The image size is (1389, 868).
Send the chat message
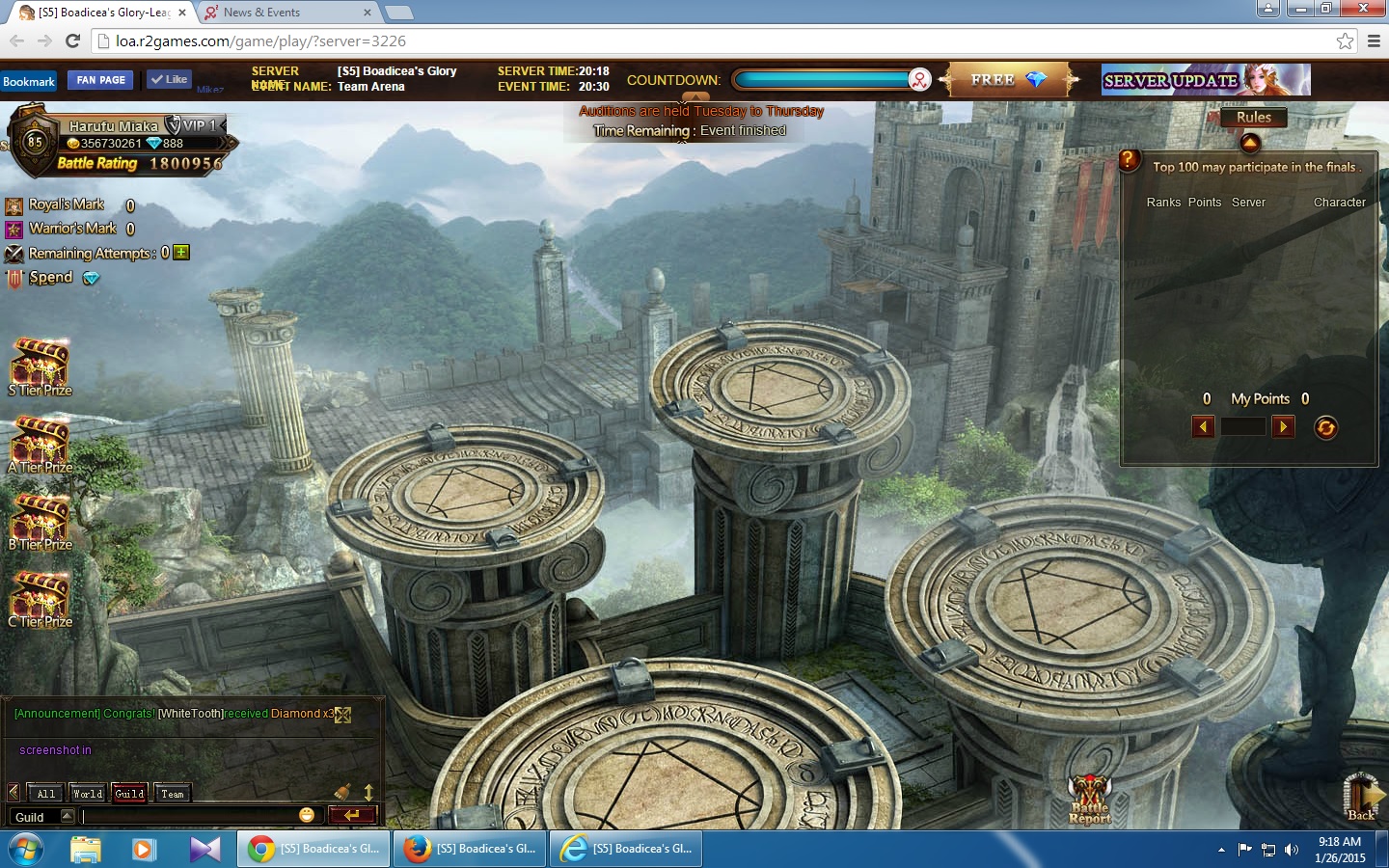point(351,815)
